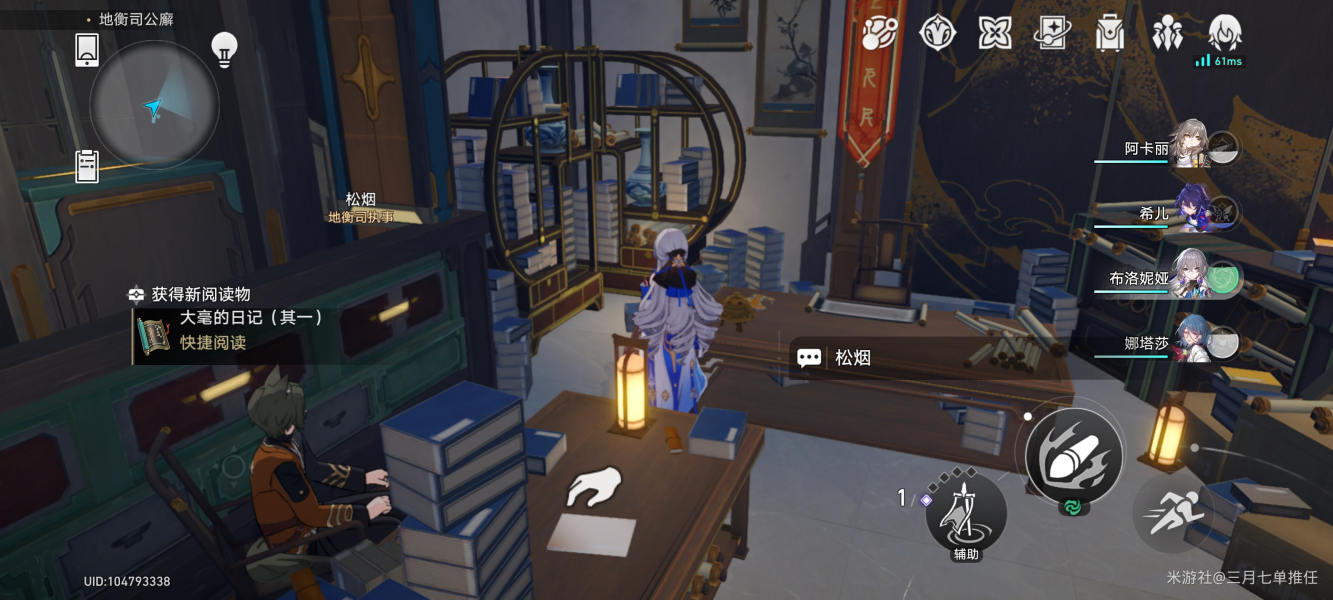Screen dimensions: 1333x600
Task: Activate the 辅助 technique button
Action: pos(965,512)
